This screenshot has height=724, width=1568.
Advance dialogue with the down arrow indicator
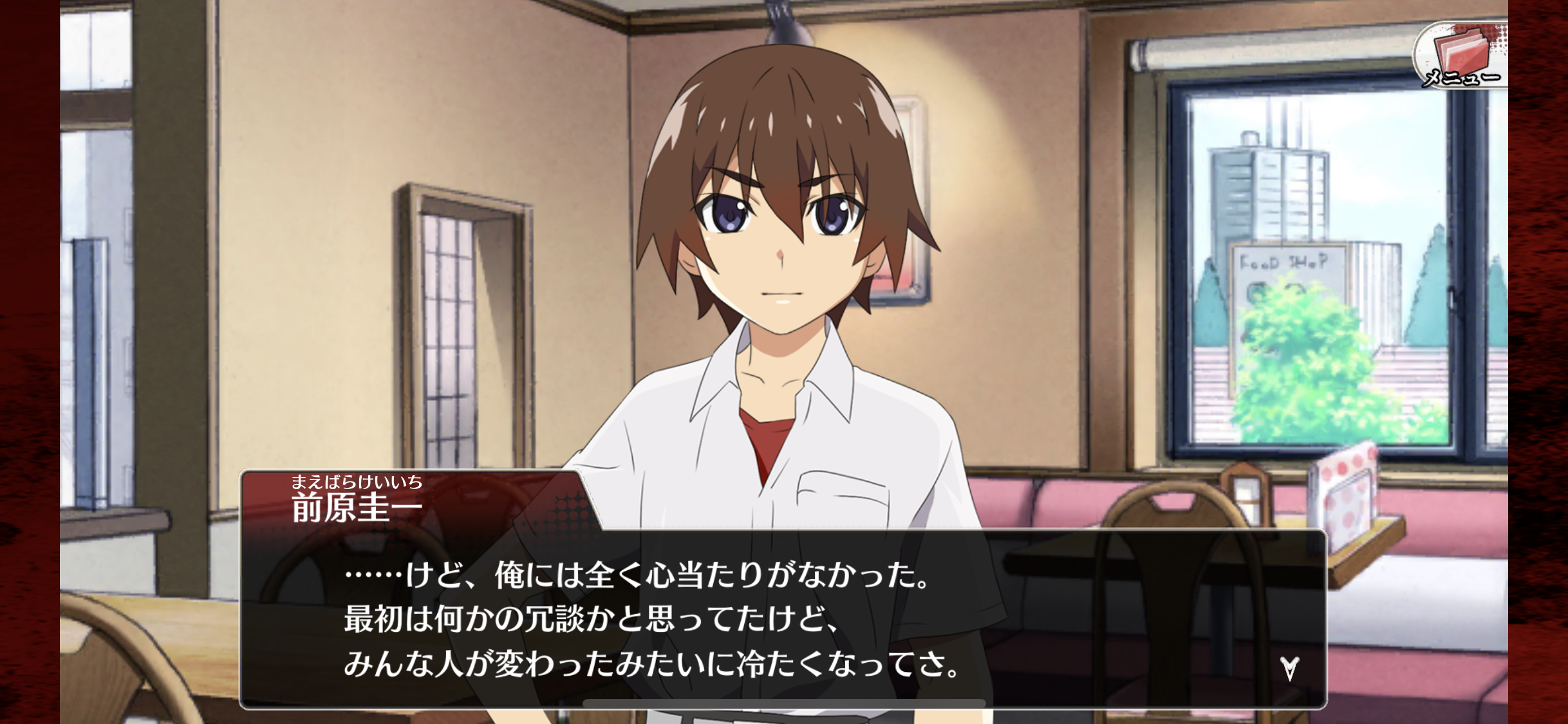coord(1289,669)
